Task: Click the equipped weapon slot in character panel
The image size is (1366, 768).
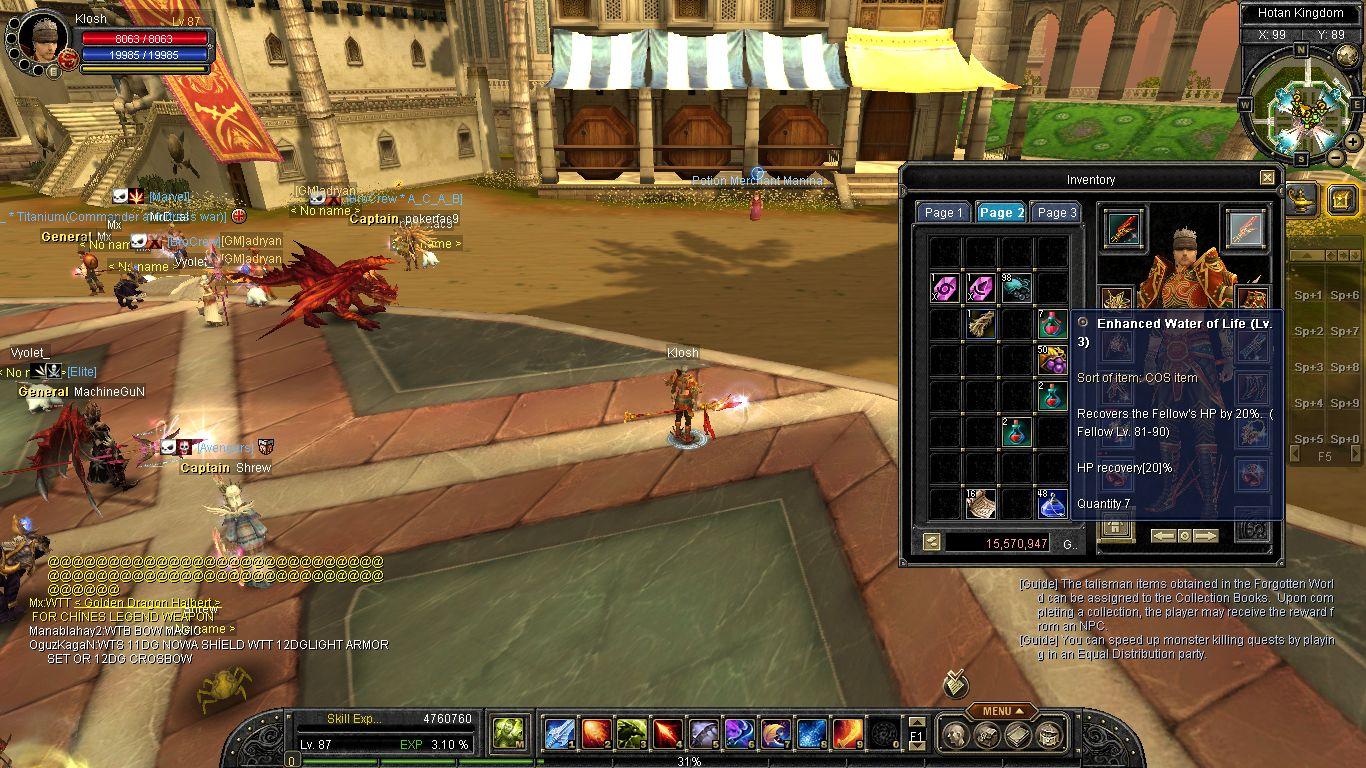Action: click(1124, 228)
